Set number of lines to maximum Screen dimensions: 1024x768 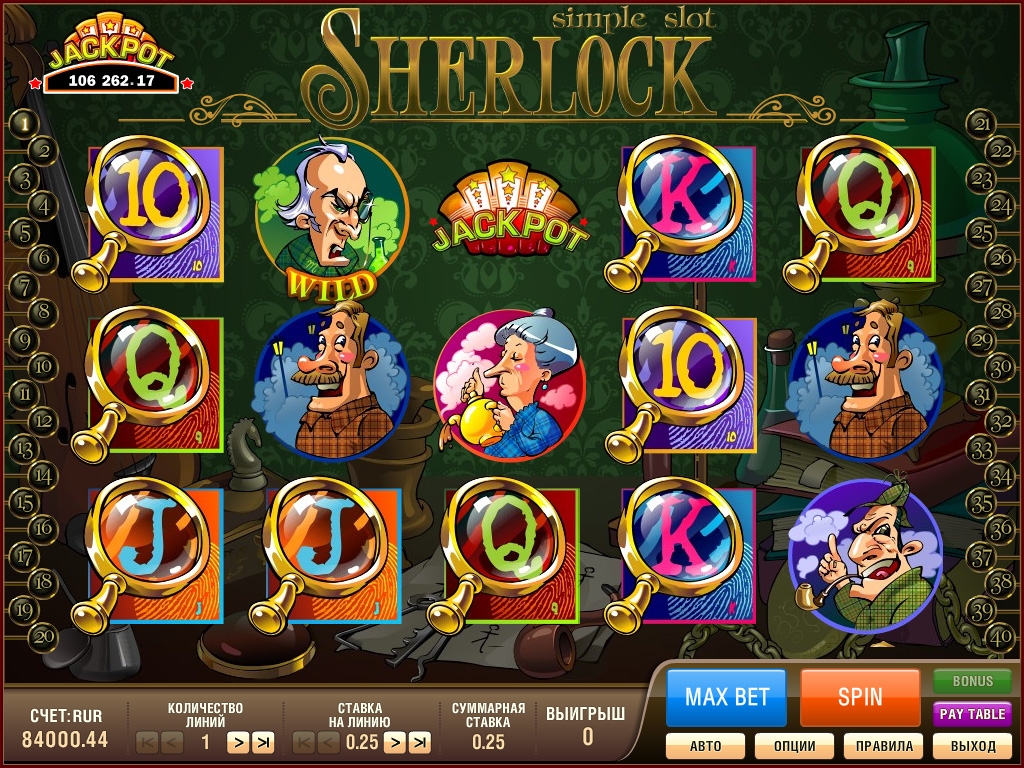tap(263, 742)
